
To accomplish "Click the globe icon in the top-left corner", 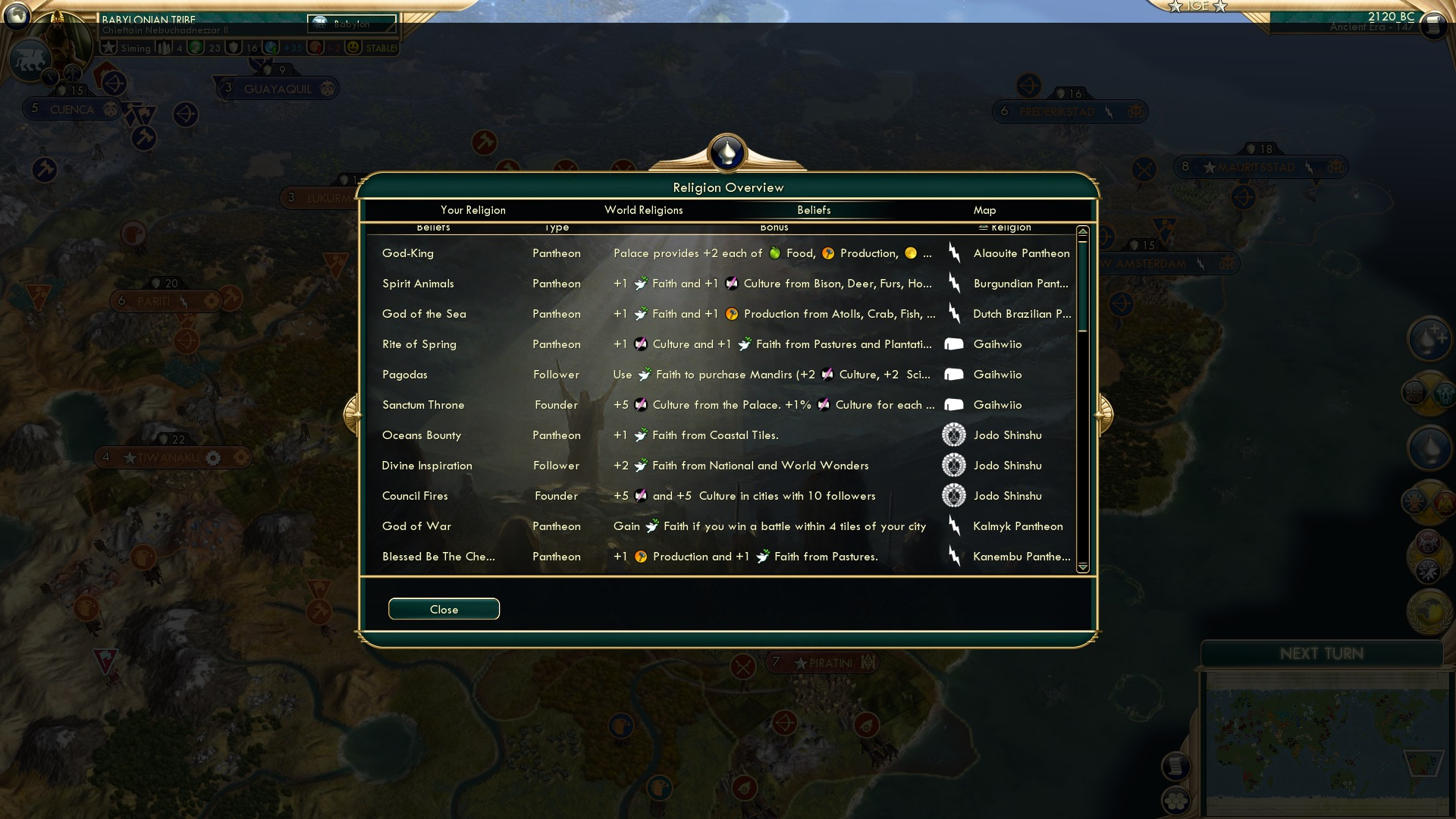I will [x=17, y=17].
